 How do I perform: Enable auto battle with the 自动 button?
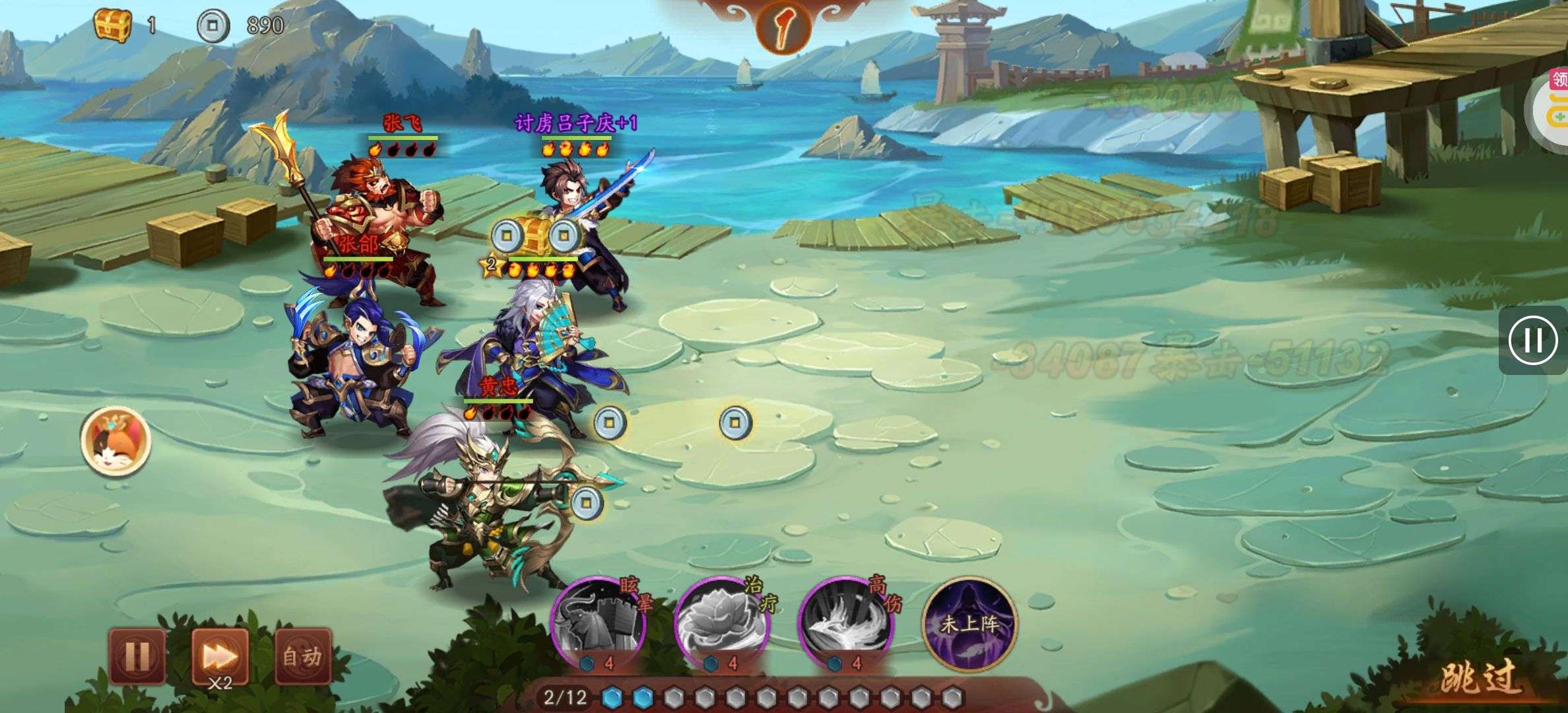(x=302, y=657)
